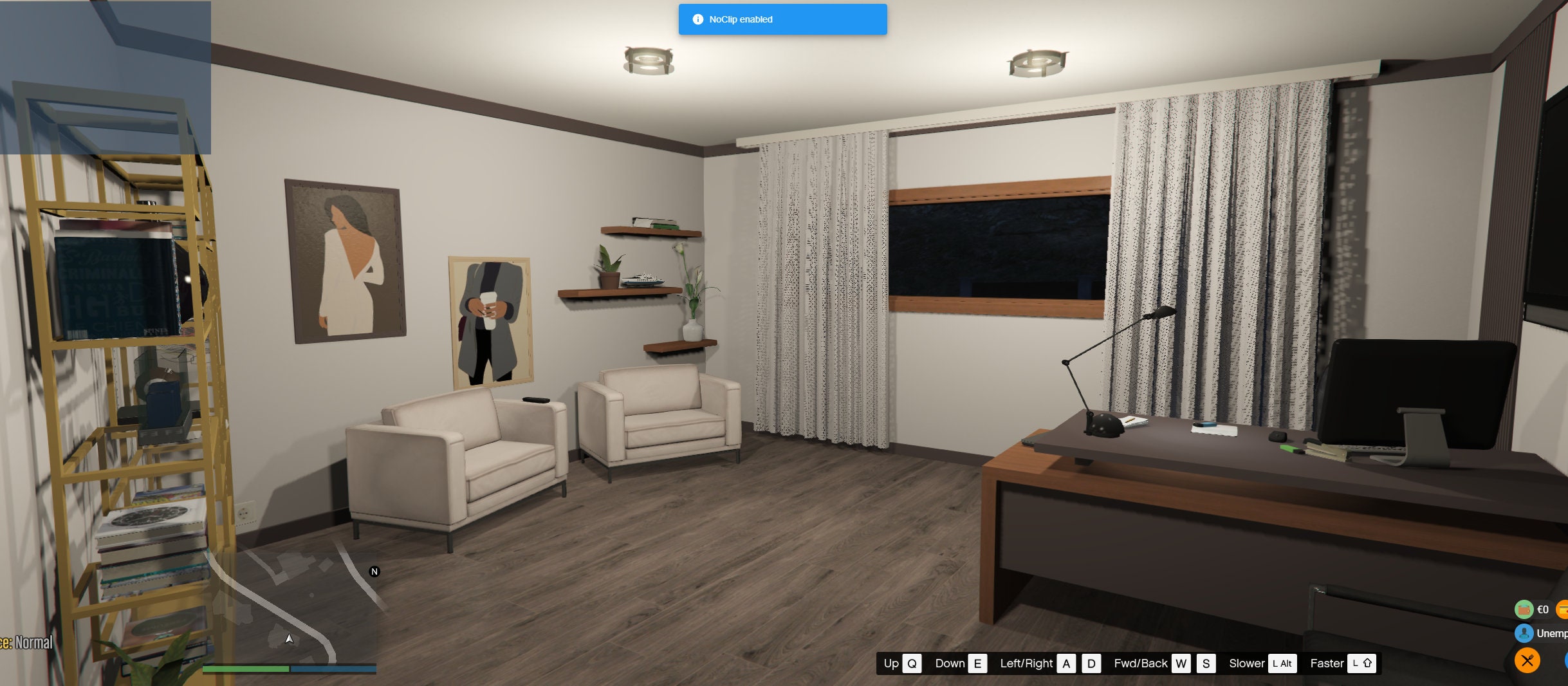Screen dimensions: 1568x686
Task: Click the north indicator on the minimap
Action: pos(374,571)
